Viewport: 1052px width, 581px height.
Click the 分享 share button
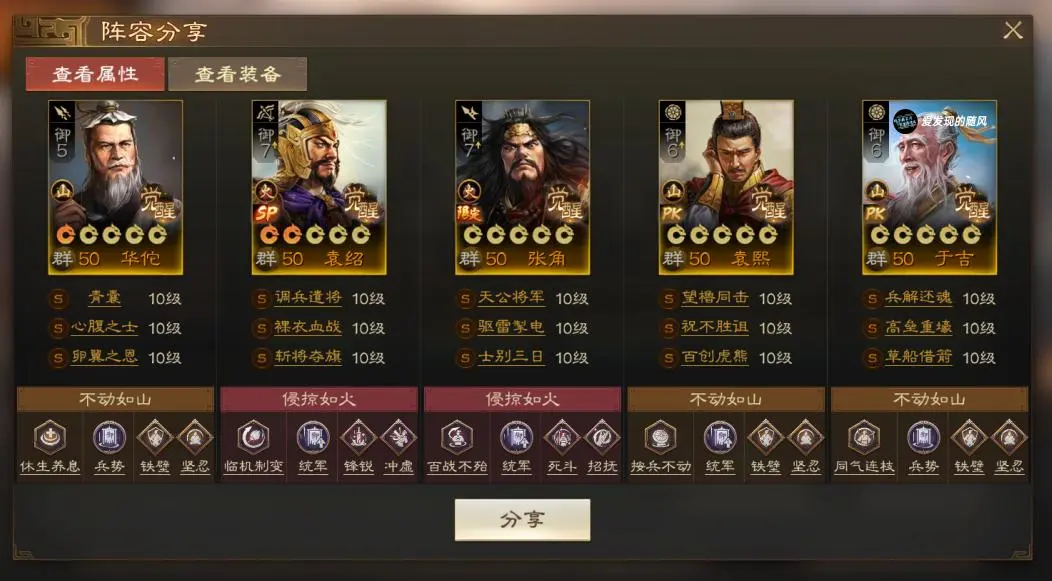pos(522,520)
